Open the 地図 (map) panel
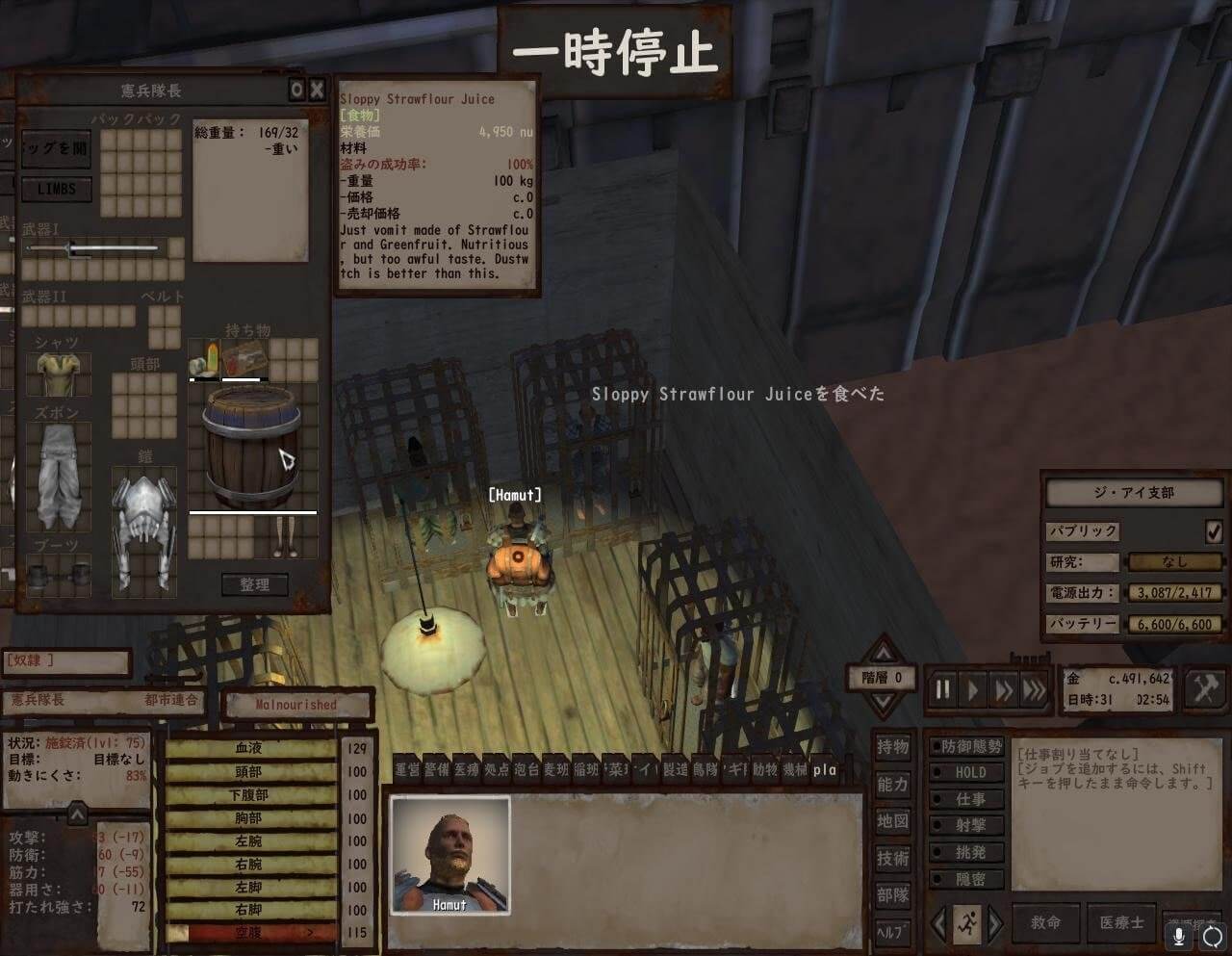This screenshot has height=956, width=1232. pyautogui.click(x=892, y=821)
